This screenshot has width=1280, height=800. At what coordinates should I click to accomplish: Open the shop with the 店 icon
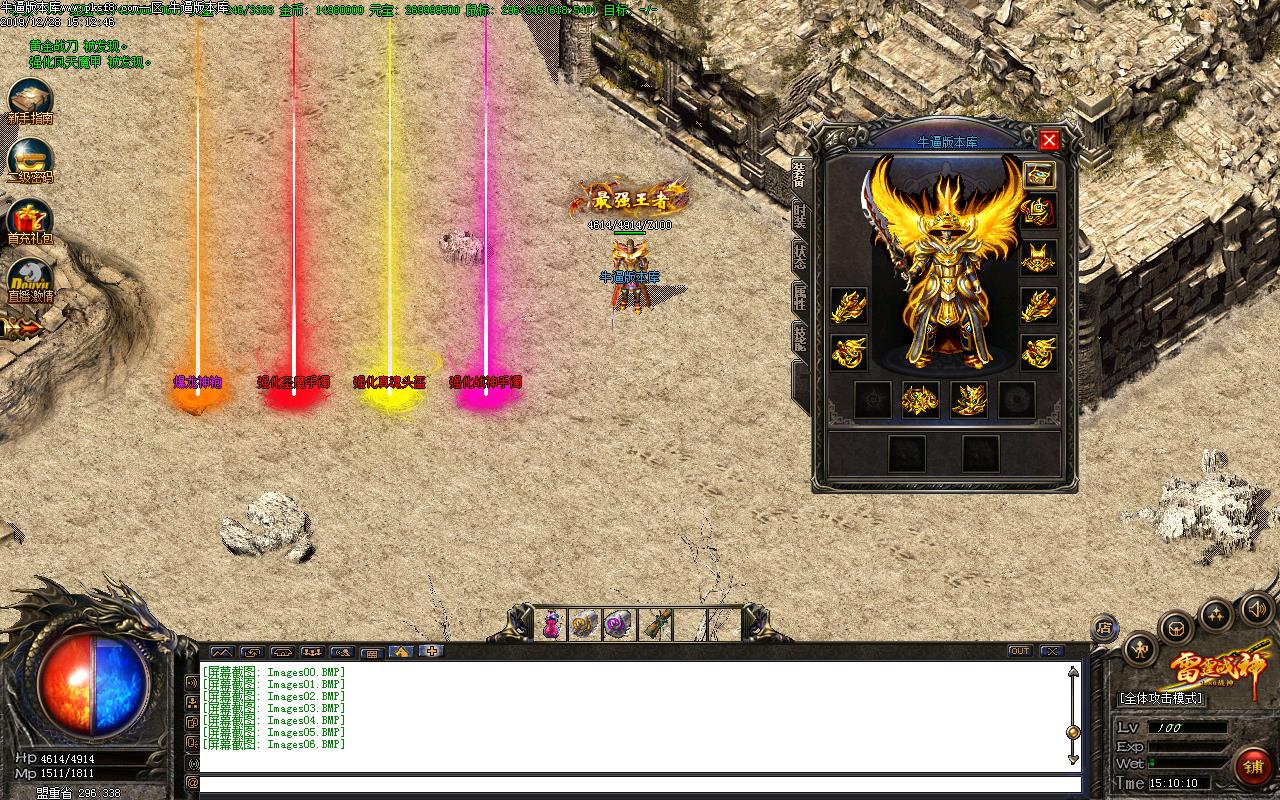pos(1105,627)
